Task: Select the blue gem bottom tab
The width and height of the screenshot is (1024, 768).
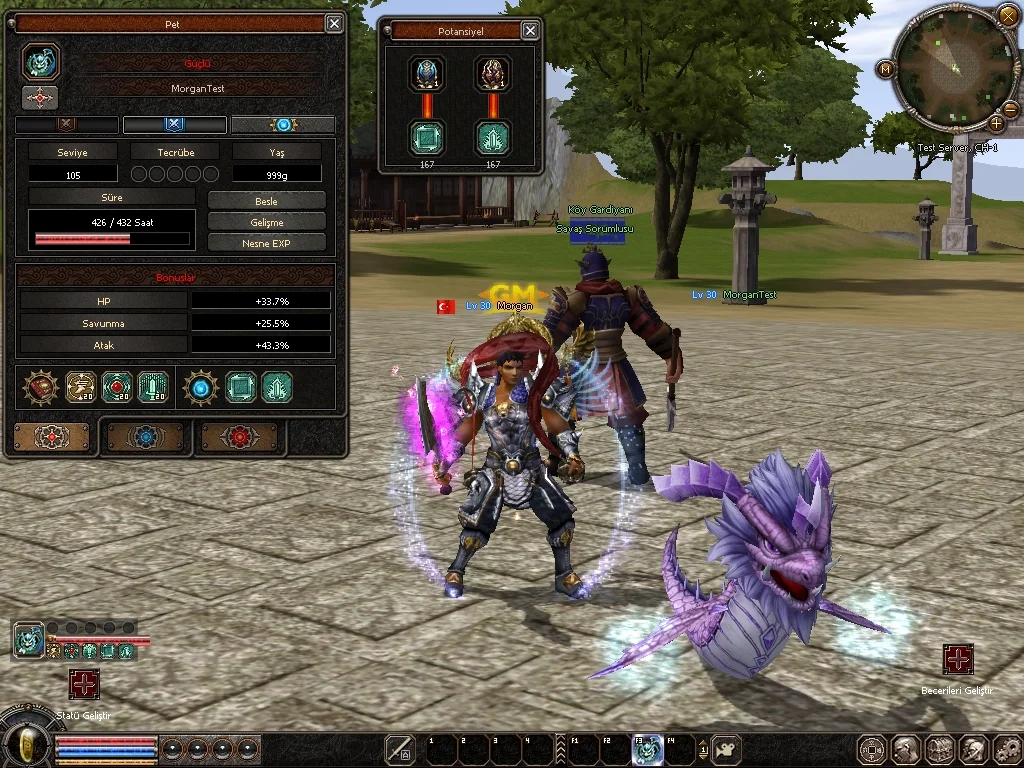Action: click(x=146, y=437)
